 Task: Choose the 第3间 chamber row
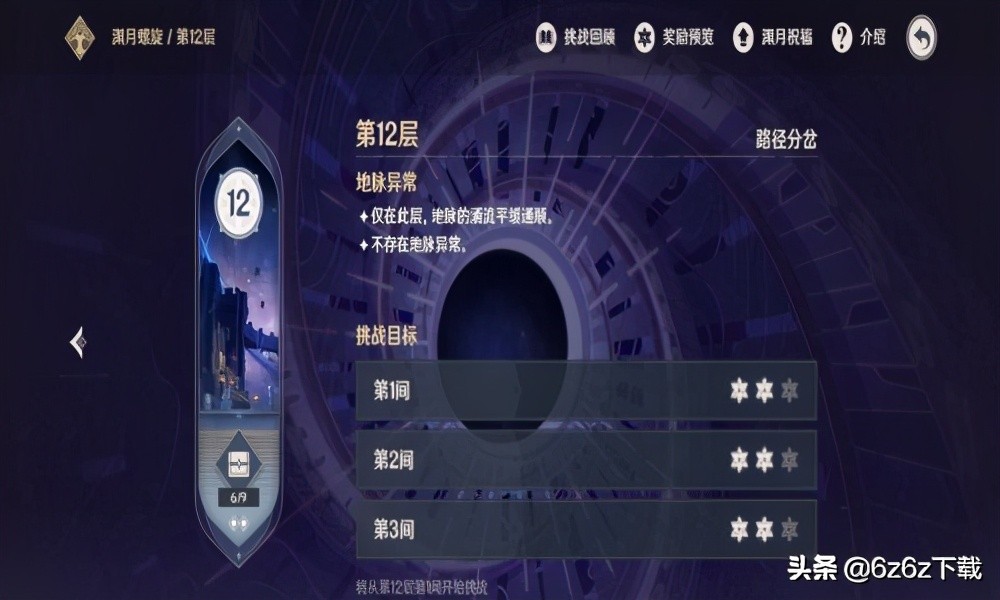click(586, 528)
